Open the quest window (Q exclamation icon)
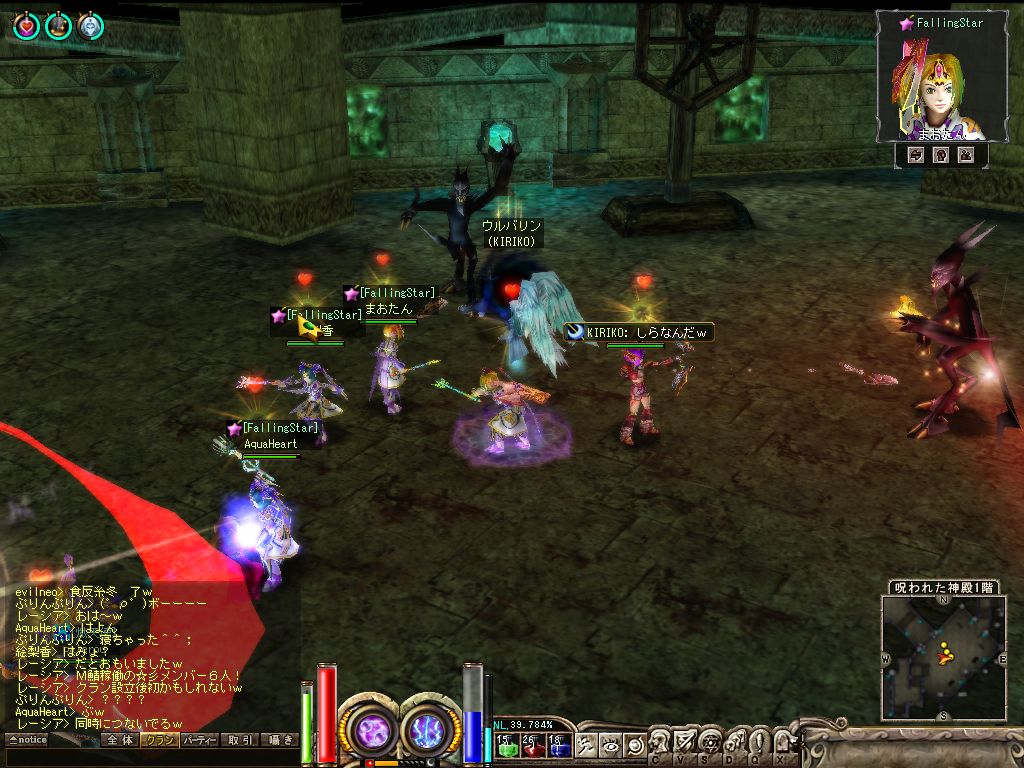Screen dimensions: 1024x768 point(759,744)
